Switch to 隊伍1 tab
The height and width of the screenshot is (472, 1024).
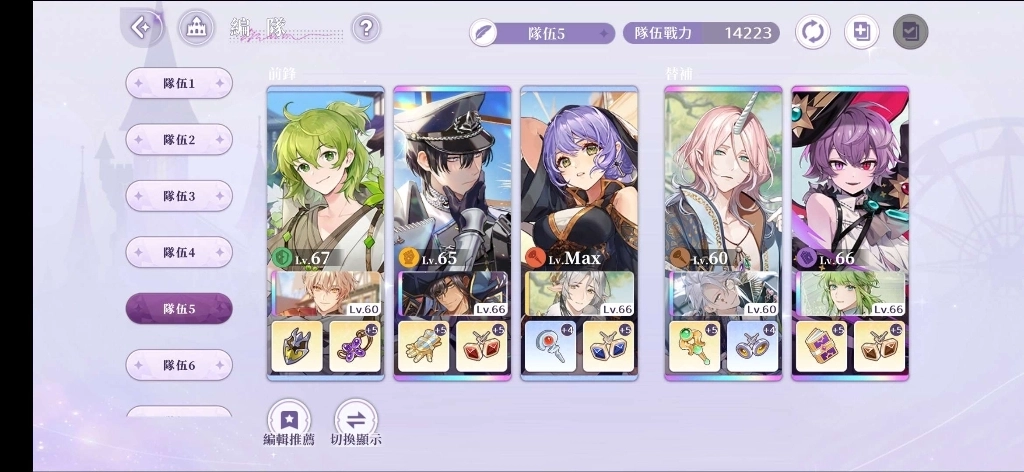pyautogui.click(x=179, y=83)
